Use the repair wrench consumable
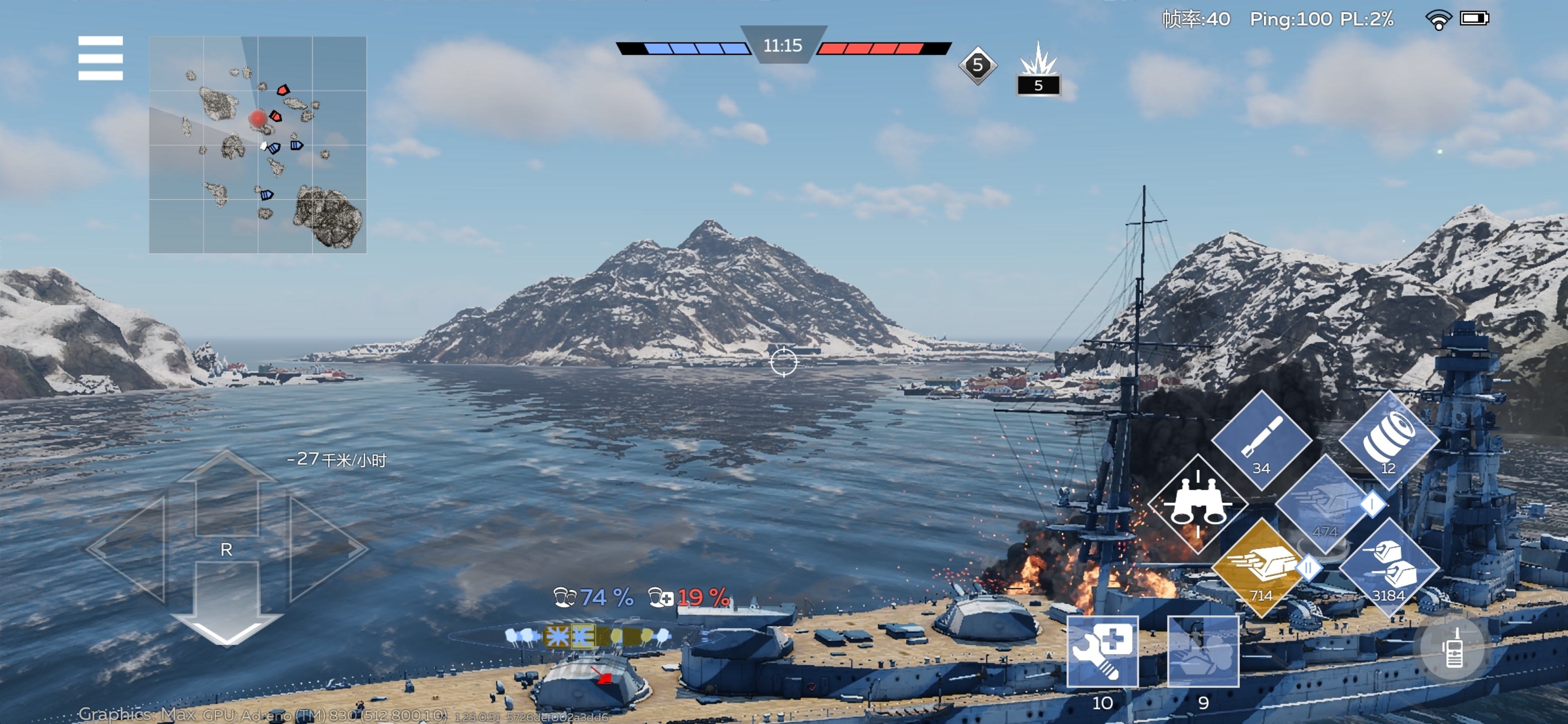 point(1102,652)
